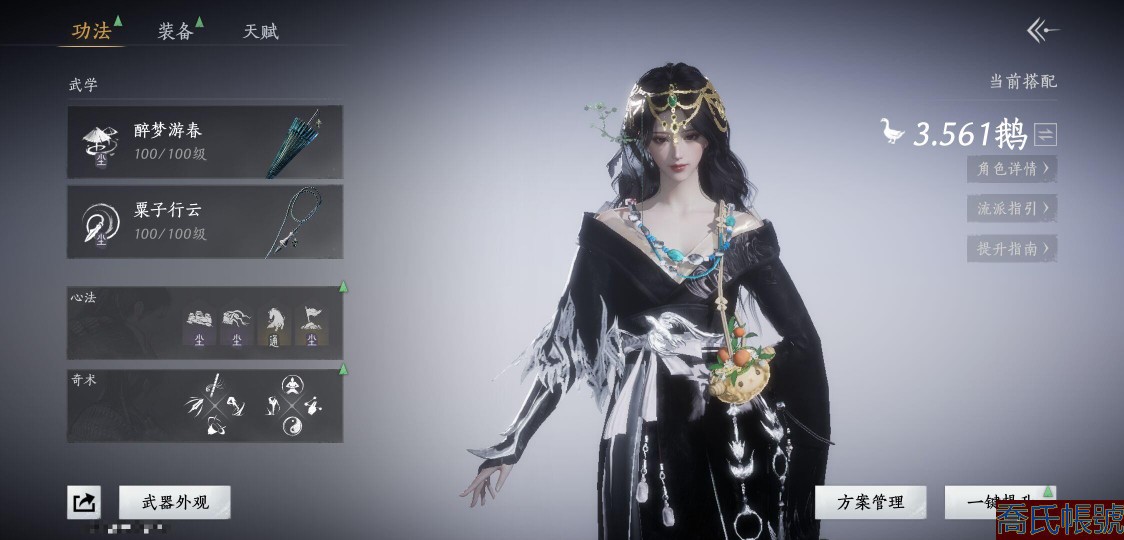Image resolution: width=1124 pixels, height=540 pixels.
Task: Open the 提升指南 guide
Action: click(1012, 249)
